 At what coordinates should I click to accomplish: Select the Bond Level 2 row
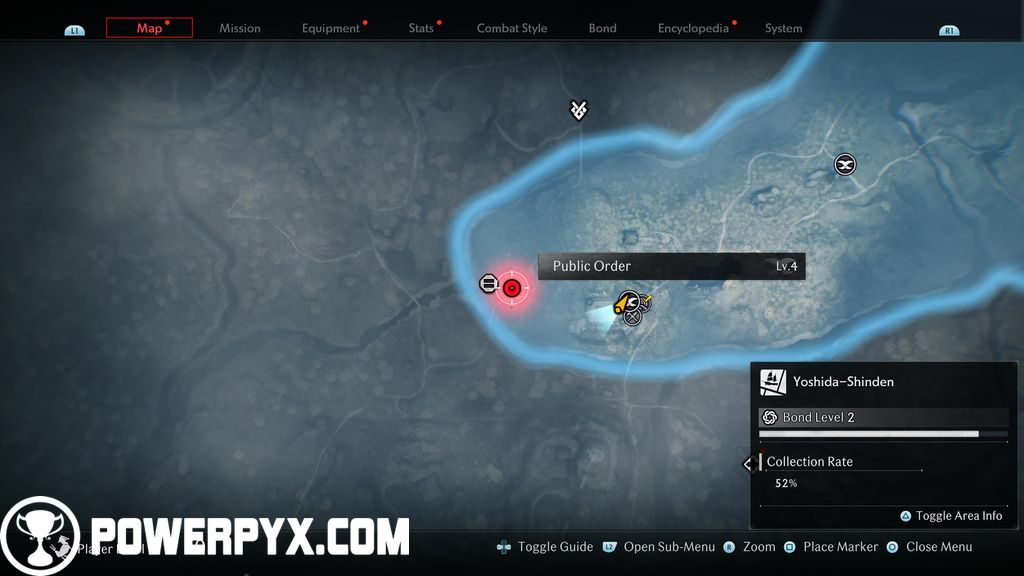pos(883,418)
